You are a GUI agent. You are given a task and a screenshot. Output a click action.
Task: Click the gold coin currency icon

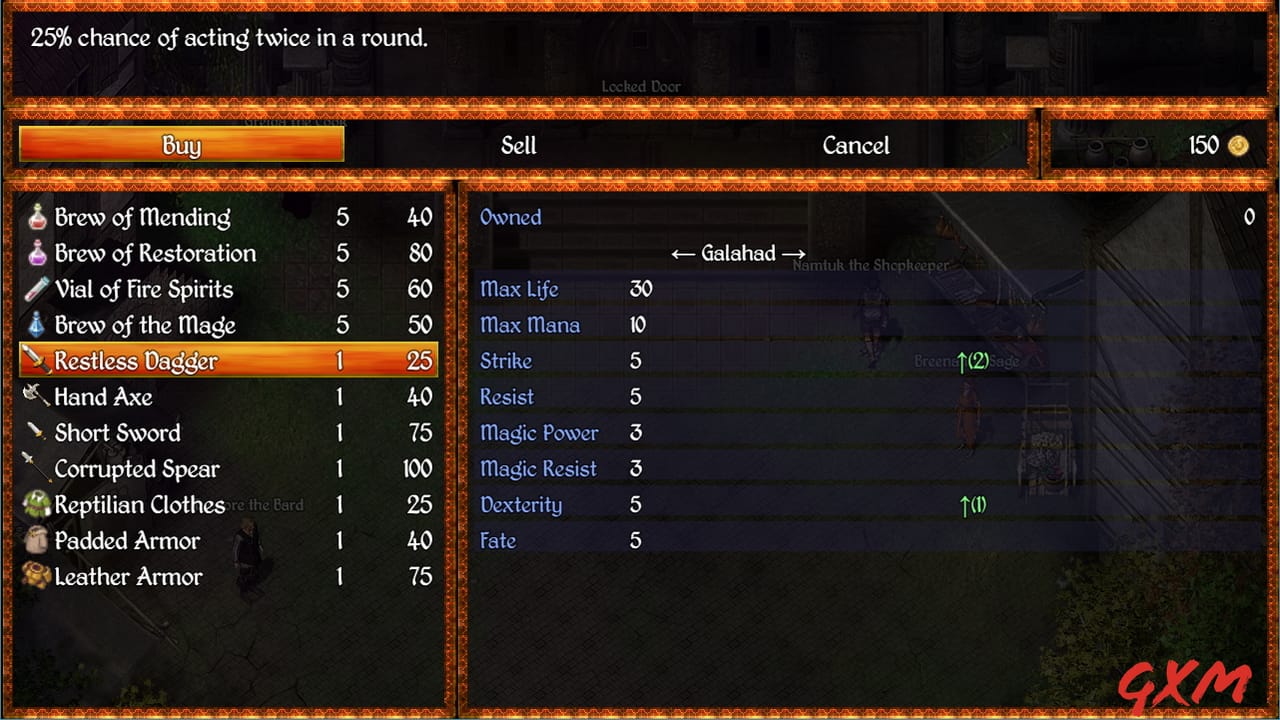[1236, 145]
